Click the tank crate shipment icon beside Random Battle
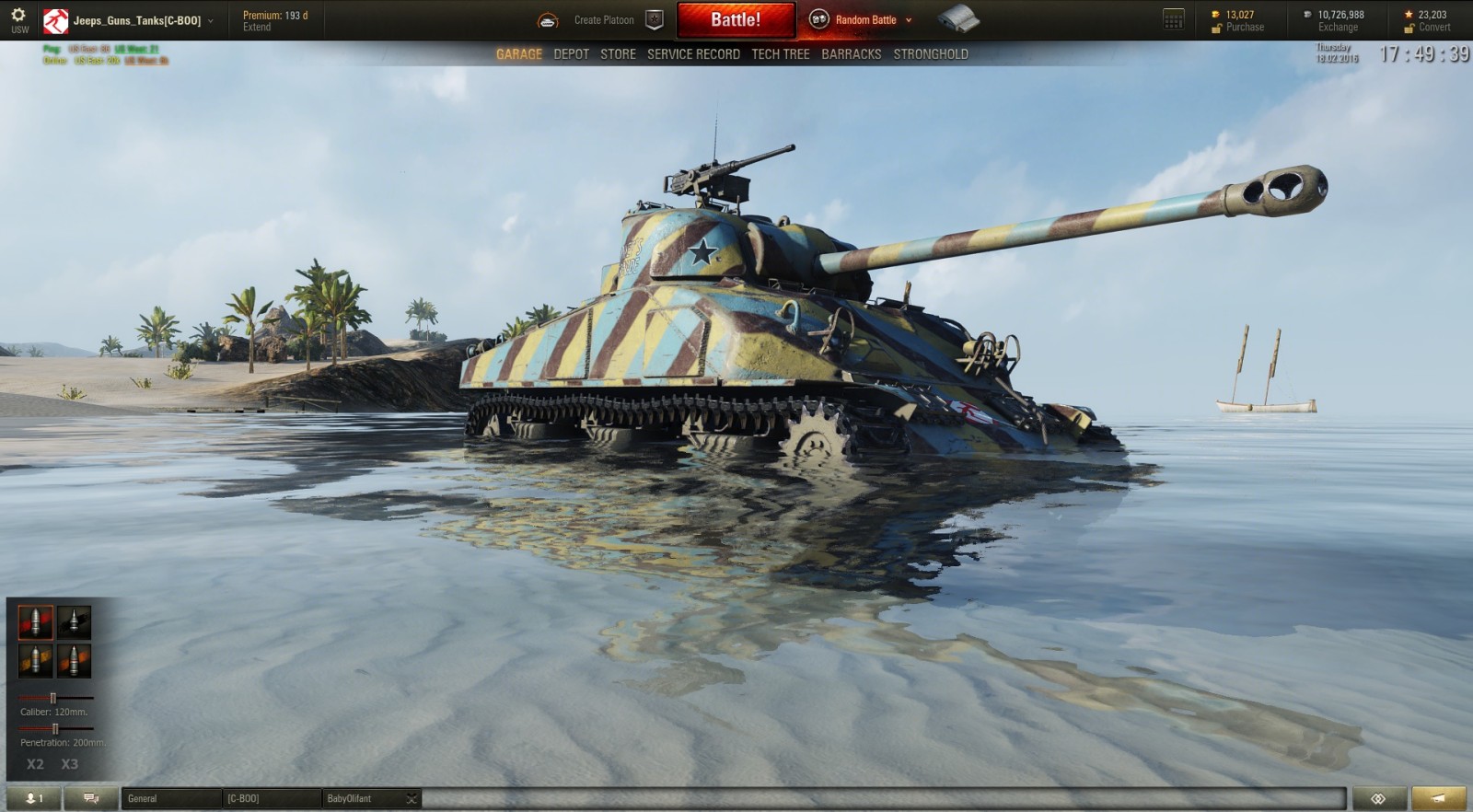 coord(960,18)
